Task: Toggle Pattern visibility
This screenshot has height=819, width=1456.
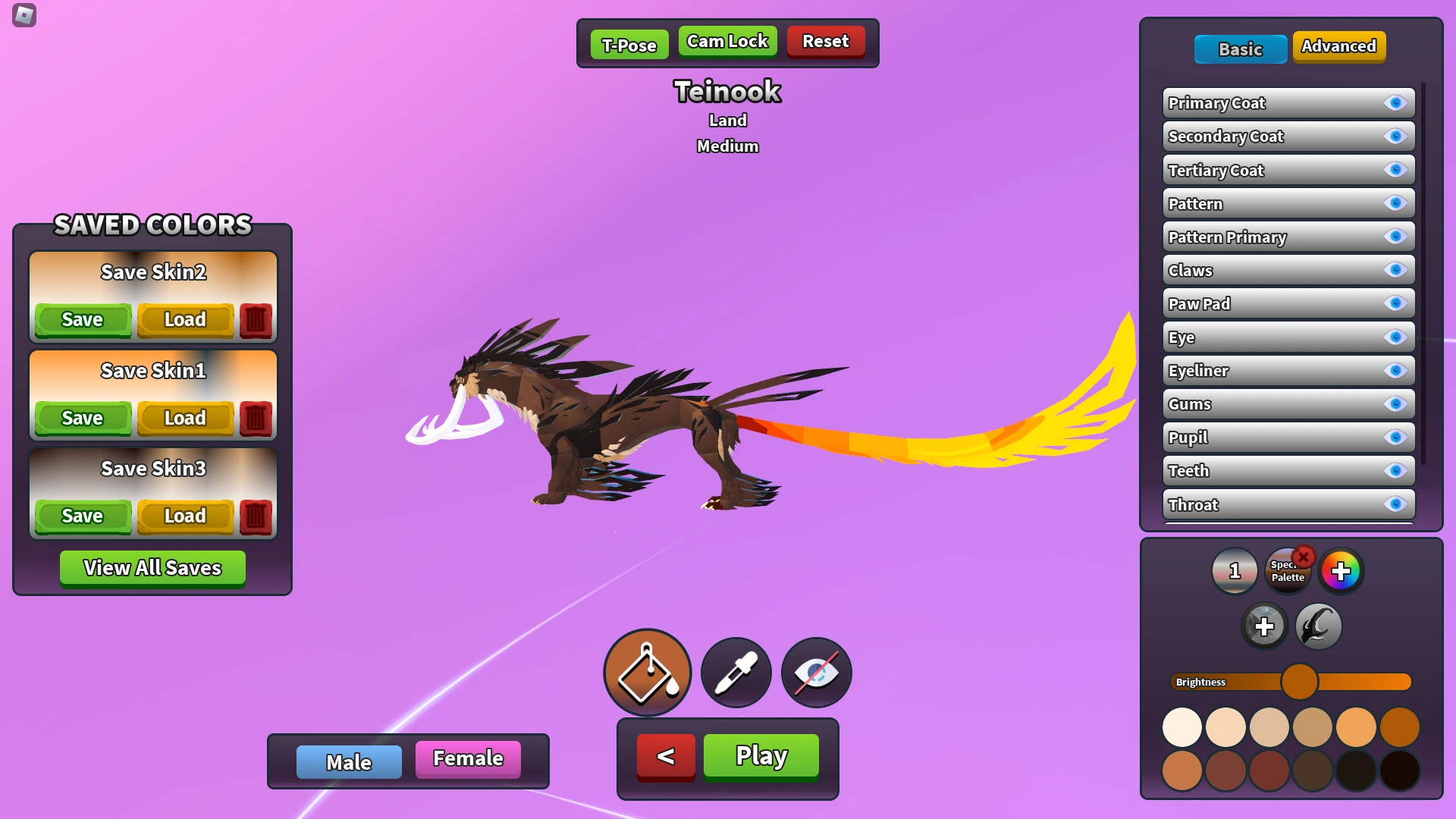Action: pos(1395,203)
